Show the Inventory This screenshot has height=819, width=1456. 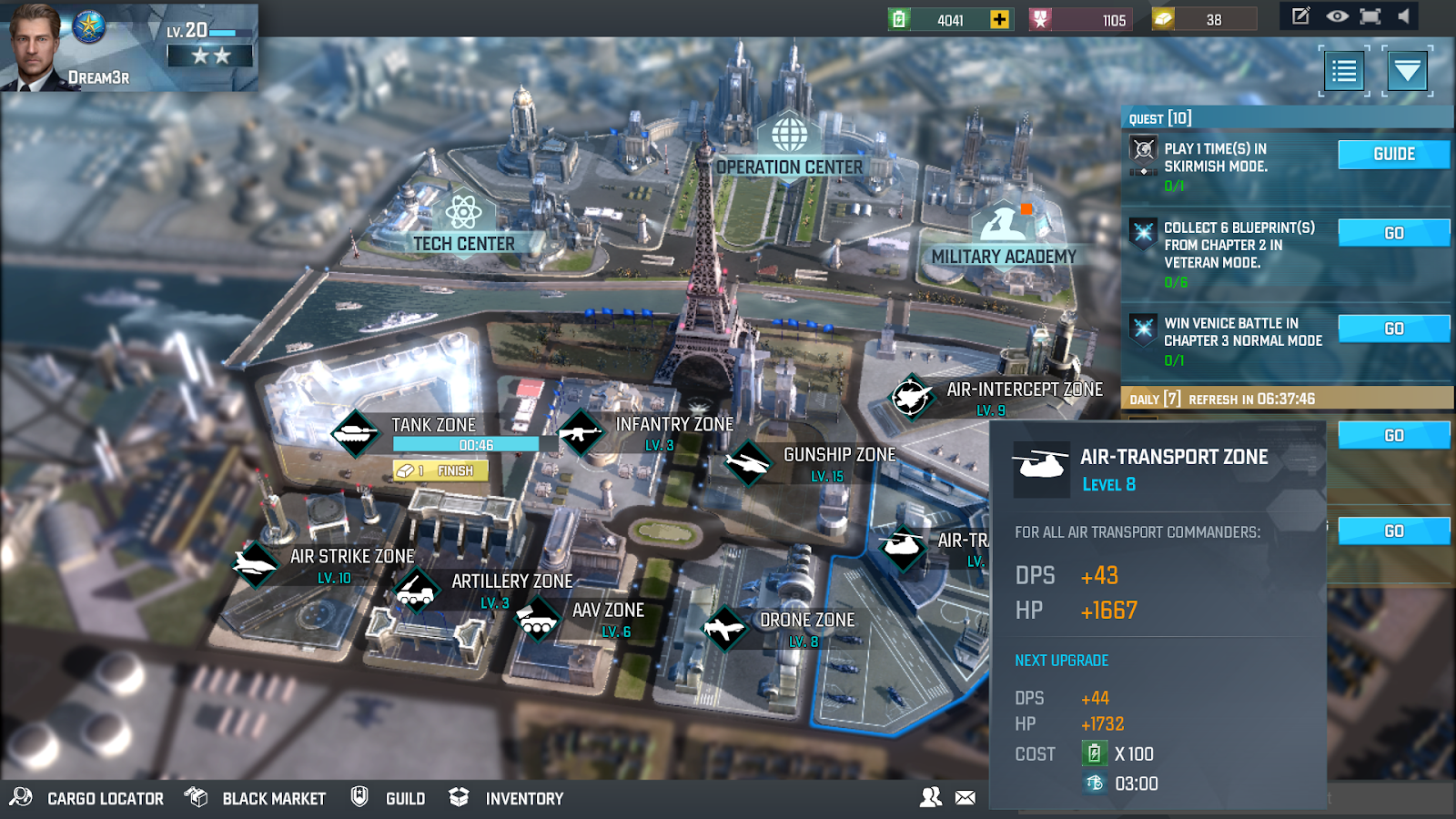tap(507, 798)
